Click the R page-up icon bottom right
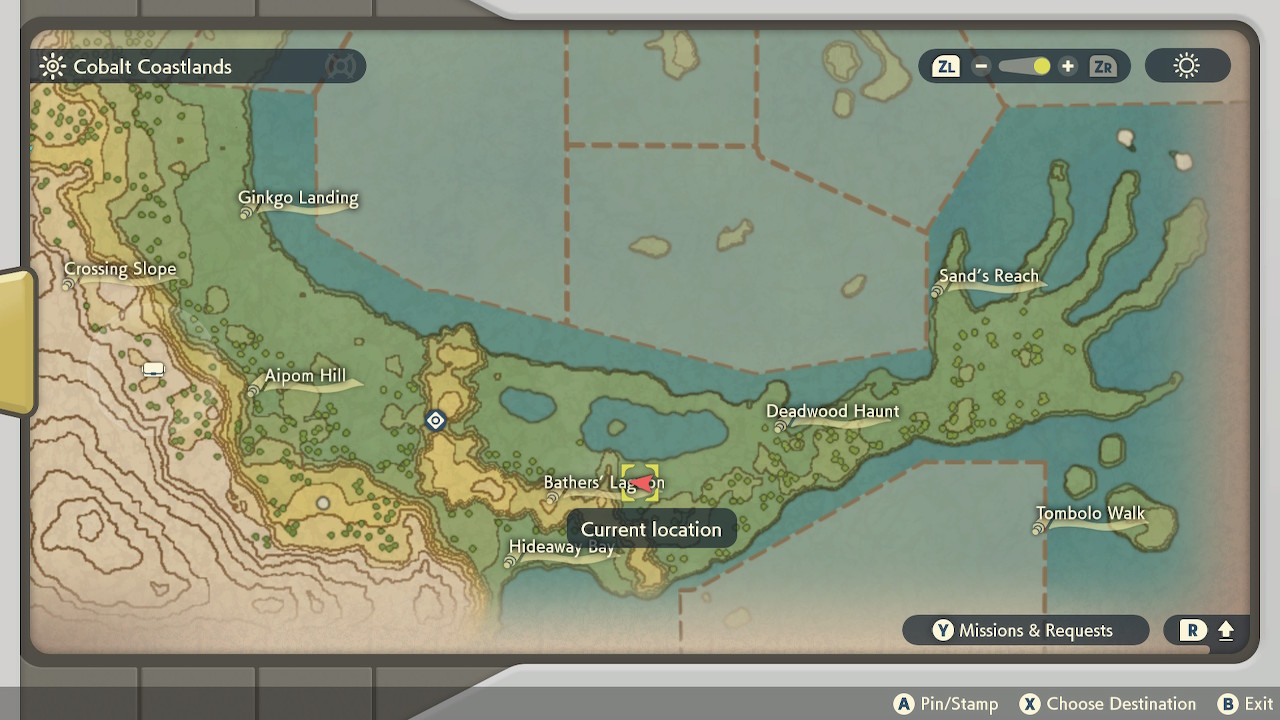1280x720 pixels. (x=1205, y=630)
